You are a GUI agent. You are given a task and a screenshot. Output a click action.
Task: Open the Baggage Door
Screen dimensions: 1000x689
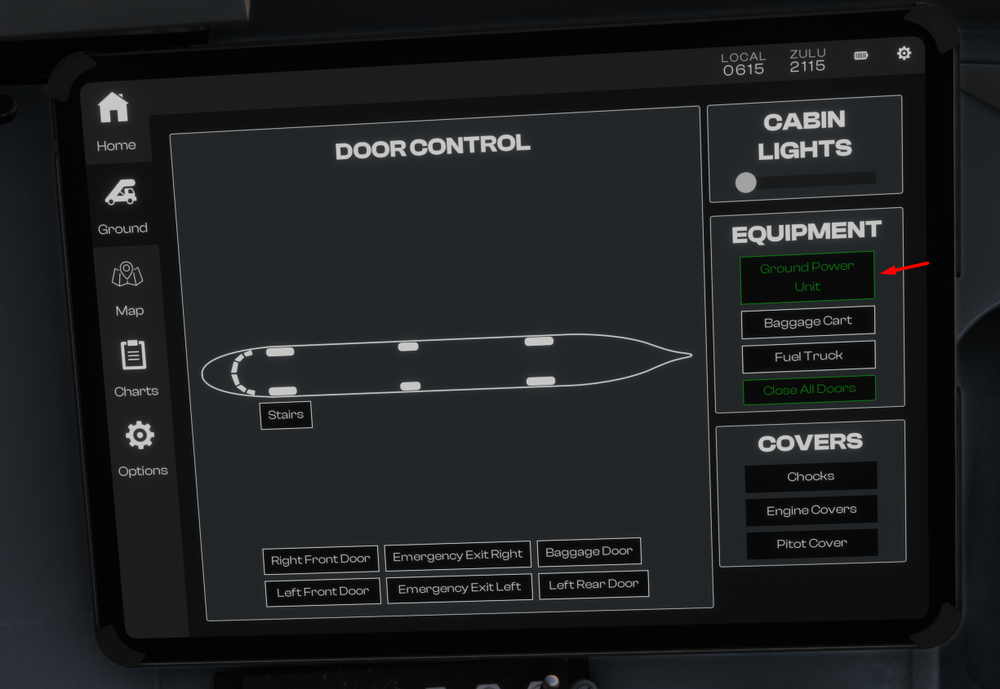click(x=589, y=551)
